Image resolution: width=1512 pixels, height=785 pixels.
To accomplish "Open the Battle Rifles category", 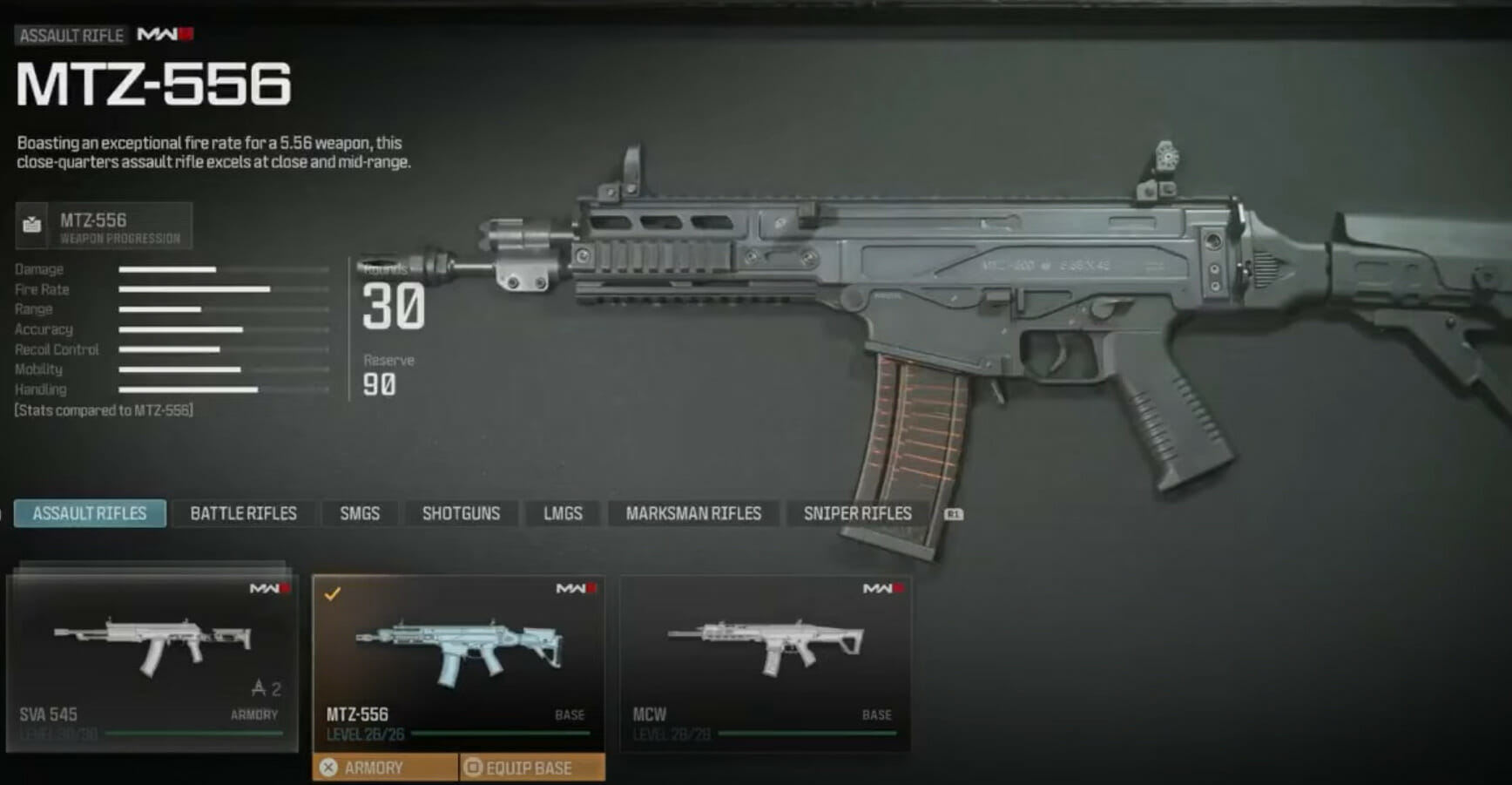I will [x=243, y=513].
